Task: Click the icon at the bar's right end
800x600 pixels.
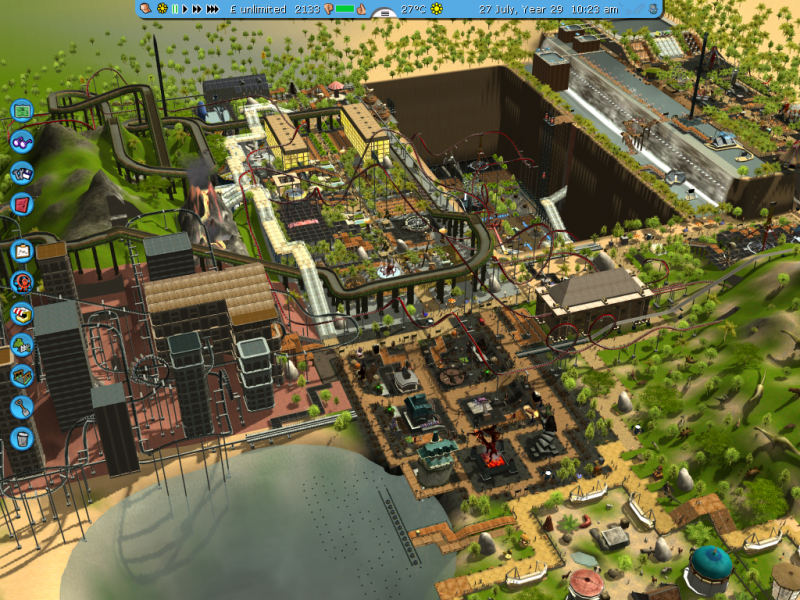Action: pyautogui.click(x=654, y=9)
